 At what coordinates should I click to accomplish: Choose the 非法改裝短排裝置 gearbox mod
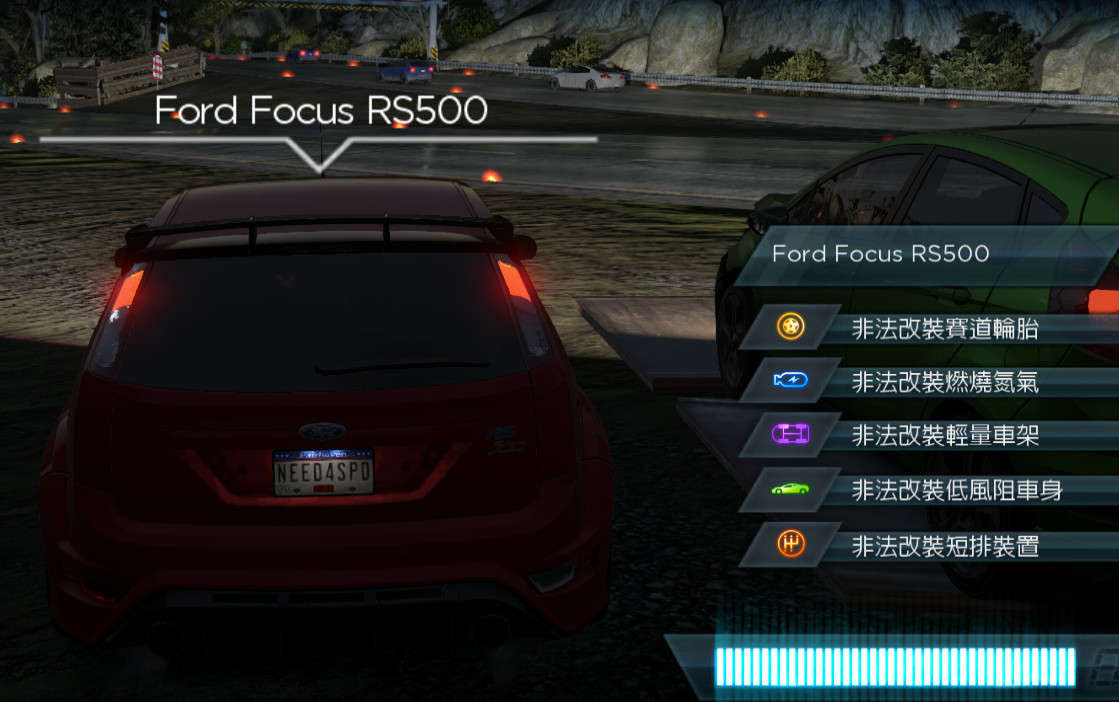944,545
